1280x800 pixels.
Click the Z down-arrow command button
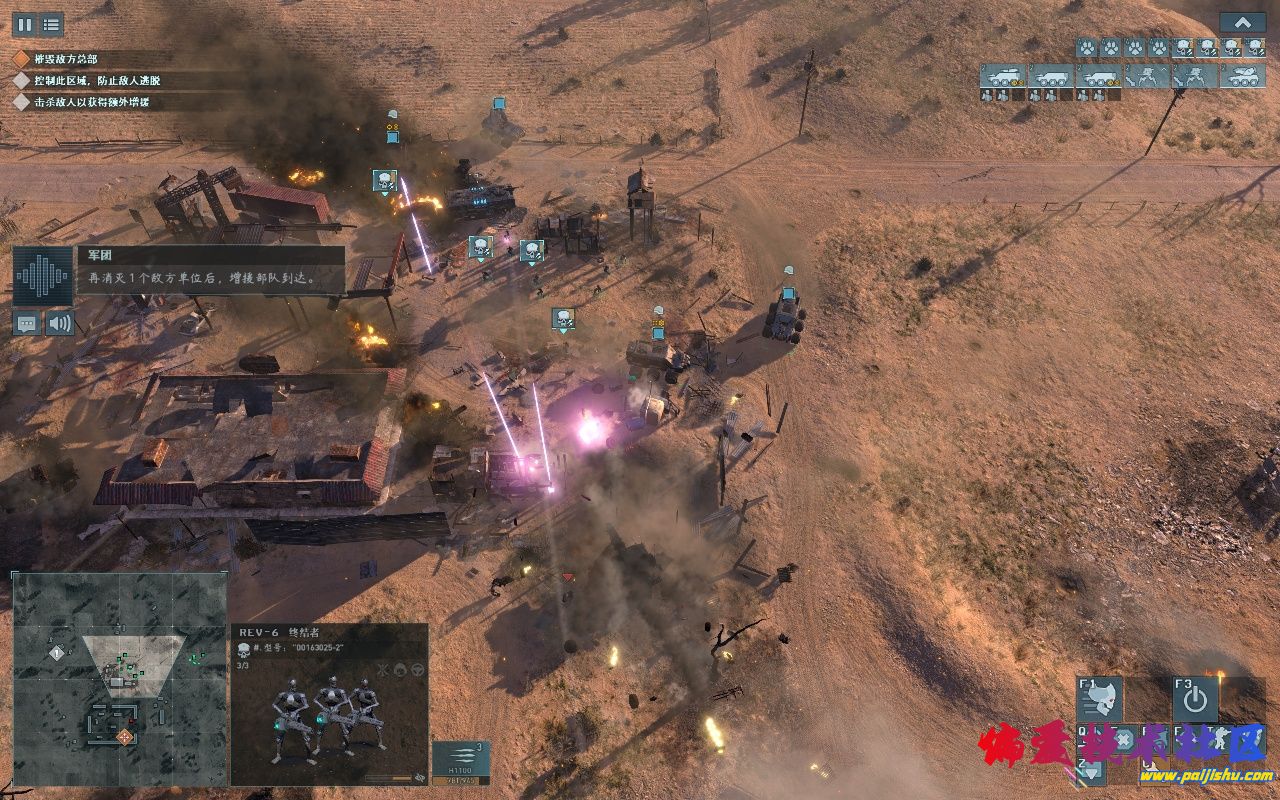(1090, 768)
